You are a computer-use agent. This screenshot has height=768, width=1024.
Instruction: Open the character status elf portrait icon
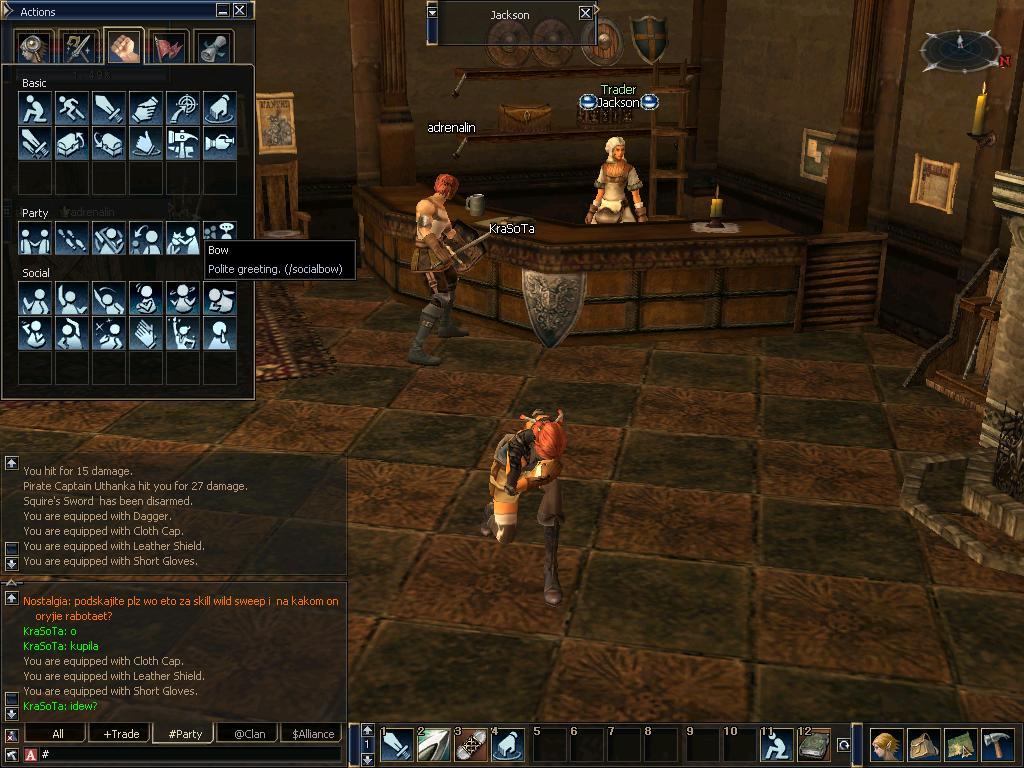[x=886, y=745]
